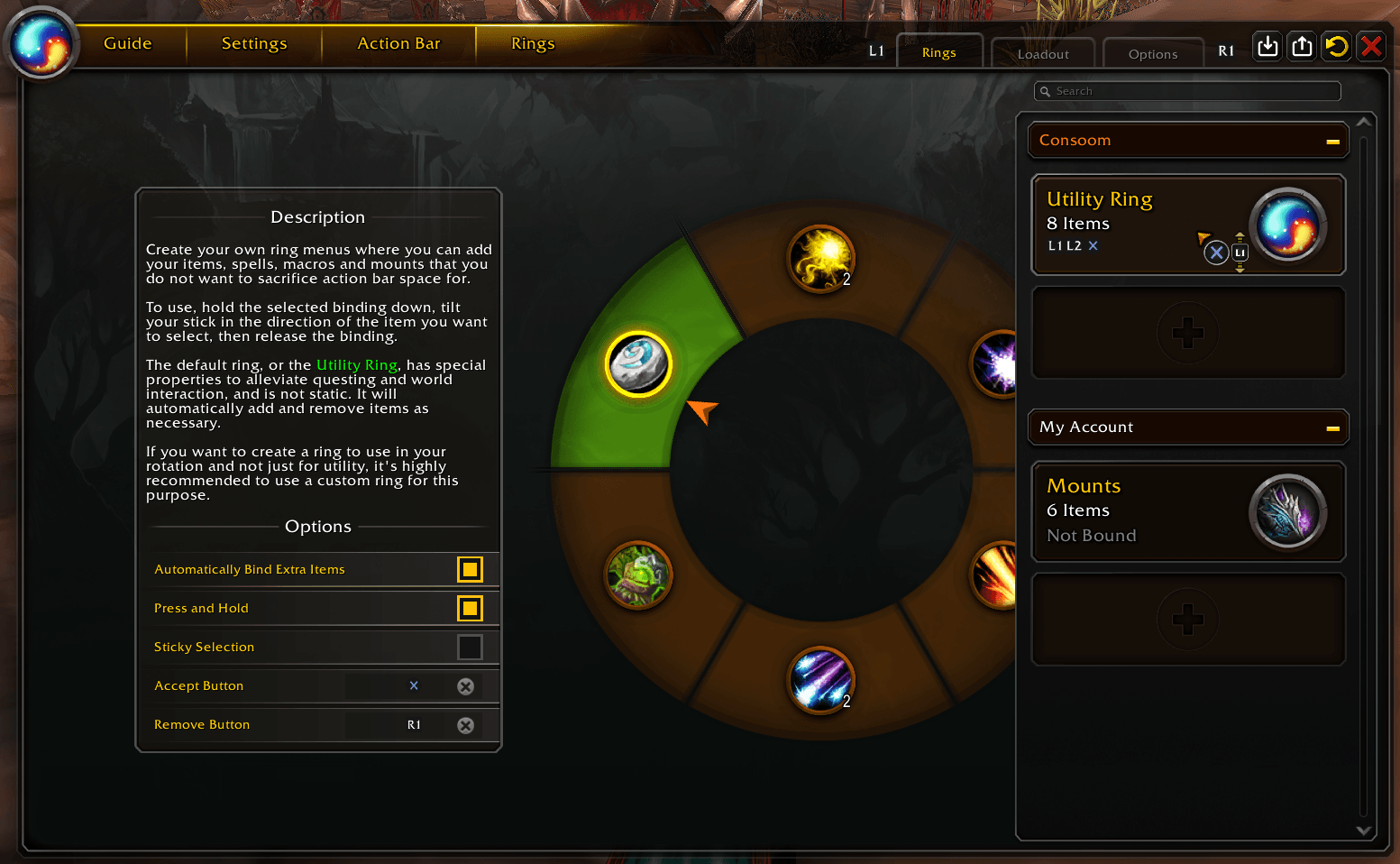Select the hearthstone icon on the ring
This screenshot has width=1400, height=864.
(x=638, y=364)
